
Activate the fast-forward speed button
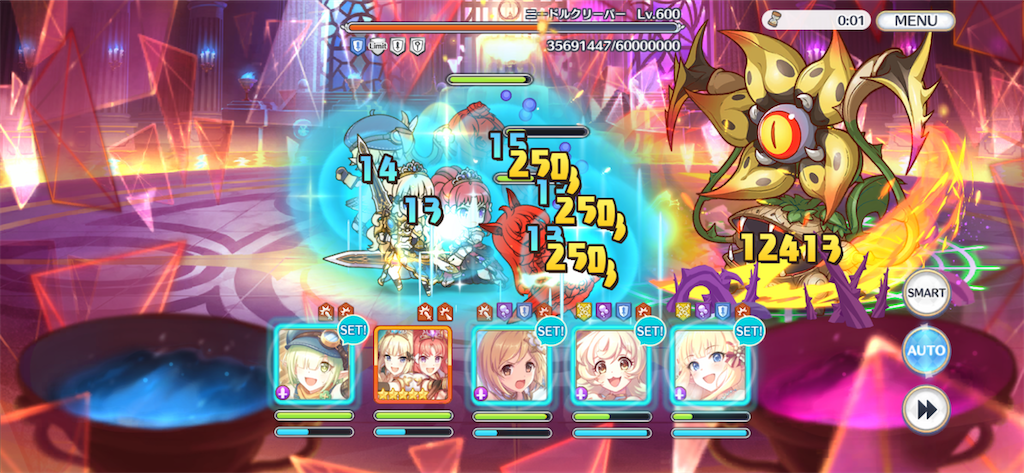pyautogui.click(x=926, y=407)
